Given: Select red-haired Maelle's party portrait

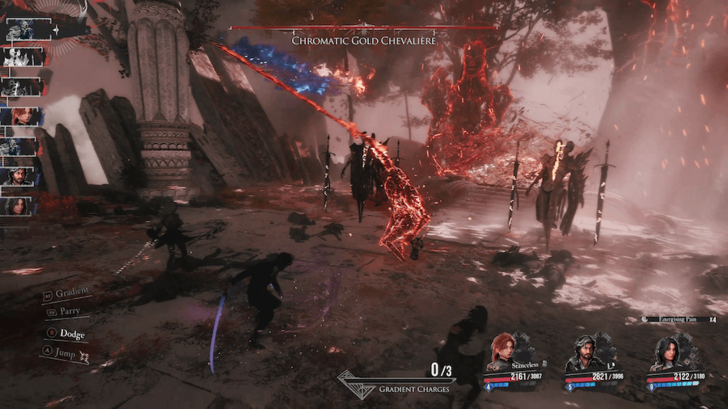Looking at the screenshot, I should 501,352.
